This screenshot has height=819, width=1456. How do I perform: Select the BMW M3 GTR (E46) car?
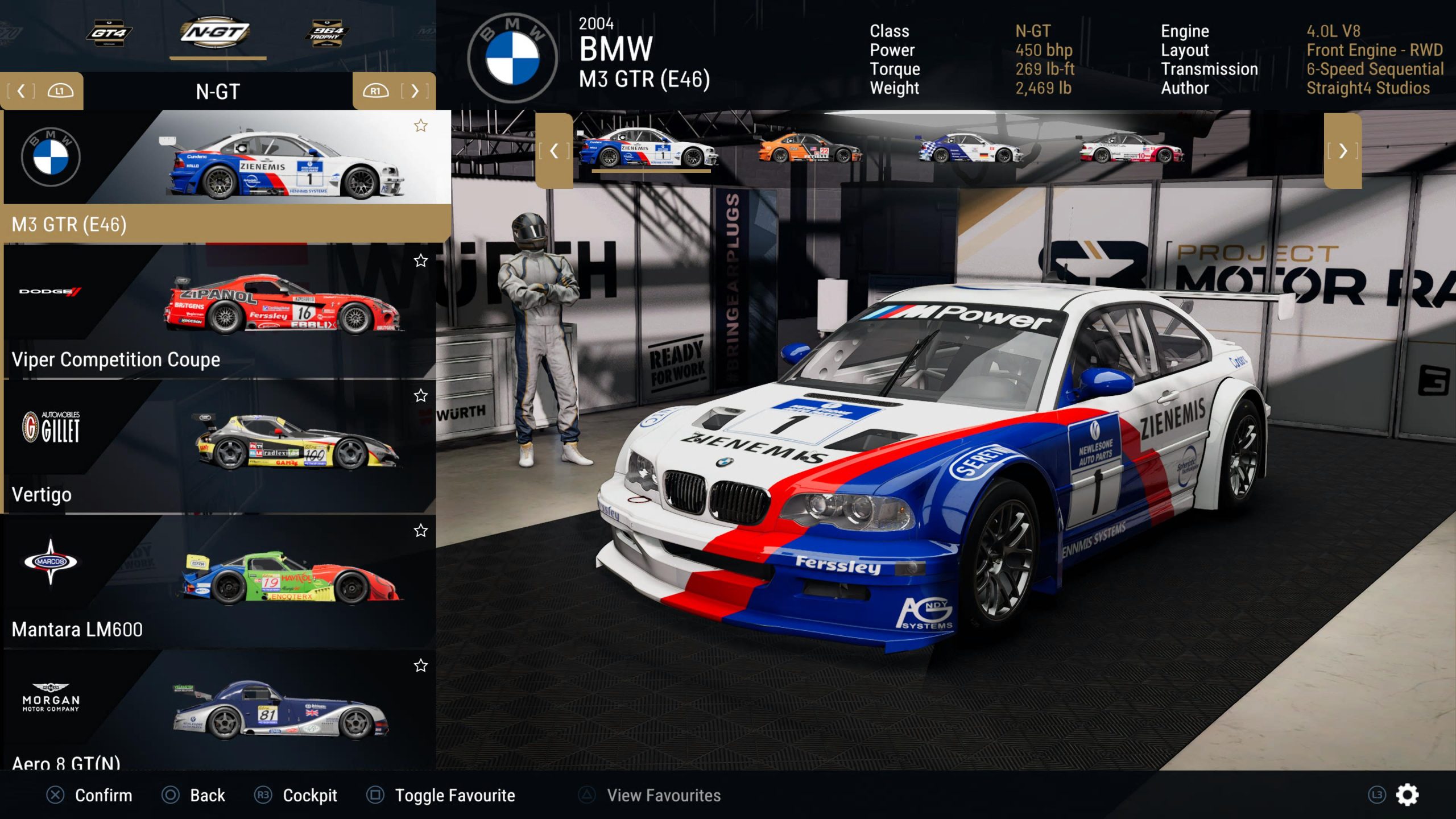(x=226, y=176)
